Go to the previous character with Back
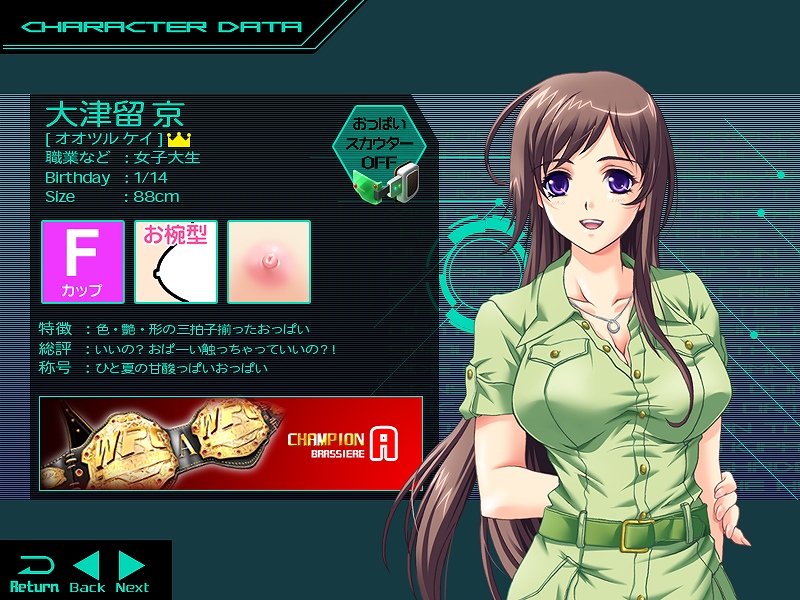The width and height of the screenshot is (800, 600). tap(88, 572)
